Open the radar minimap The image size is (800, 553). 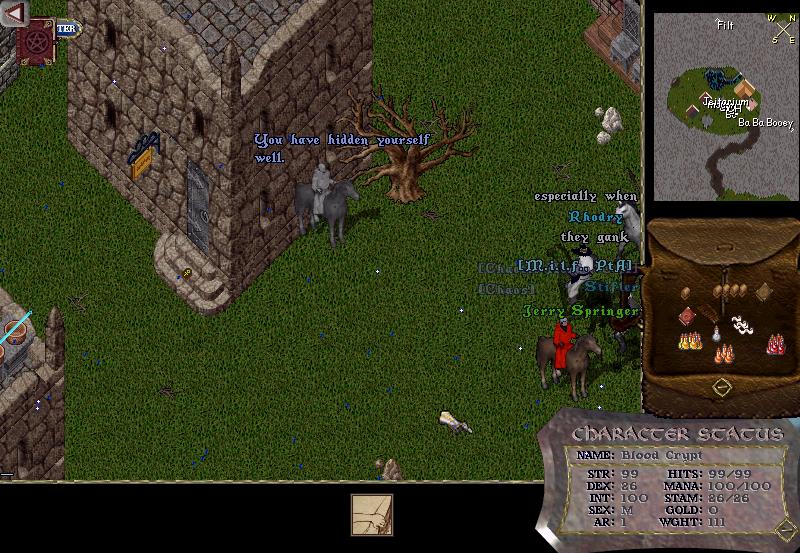(x=722, y=104)
